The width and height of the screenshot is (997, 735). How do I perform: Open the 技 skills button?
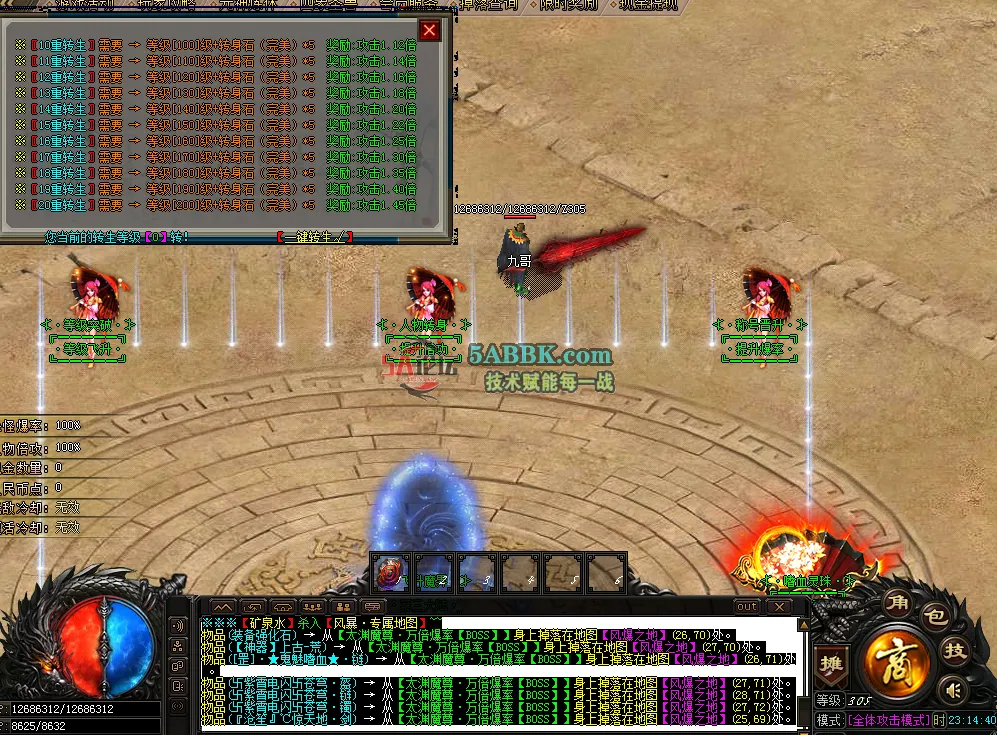click(955, 652)
